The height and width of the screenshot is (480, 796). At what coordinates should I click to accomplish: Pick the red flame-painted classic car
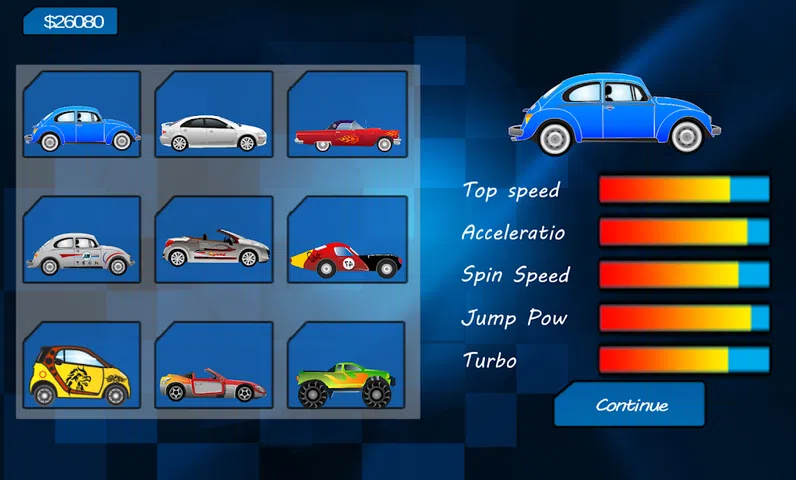pos(346,116)
